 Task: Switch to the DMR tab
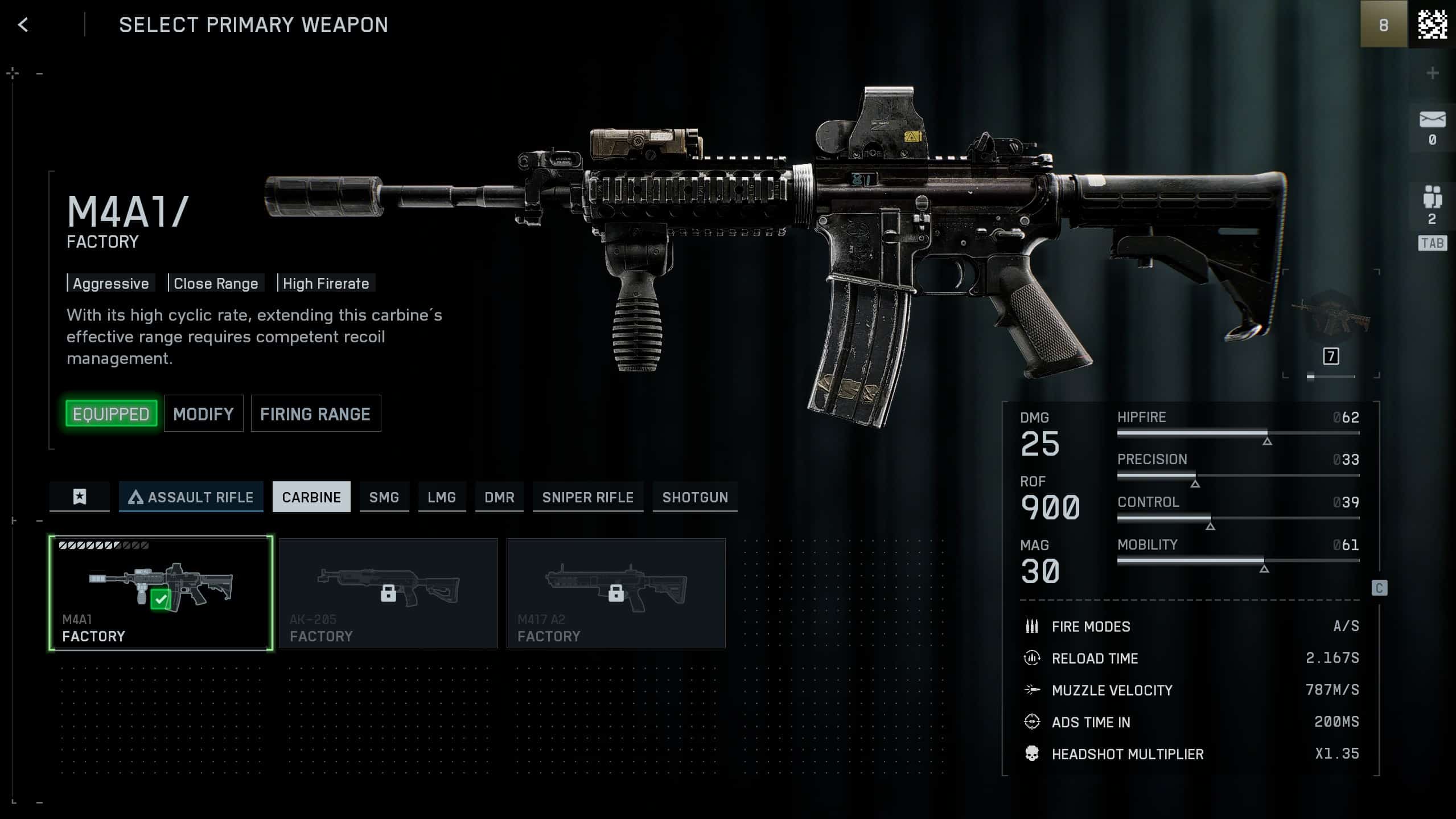click(x=499, y=497)
